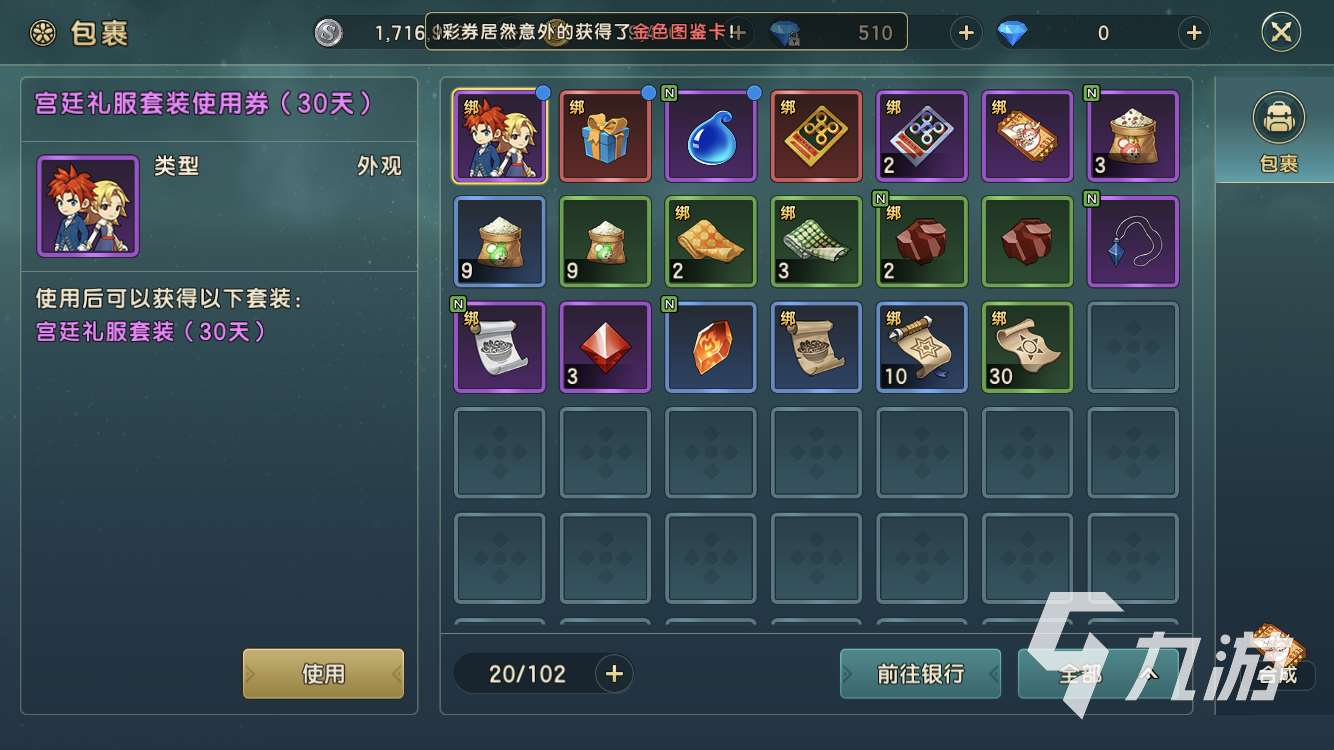Select the scroll stacked to 30
The width and height of the screenshot is (1334, 750).
1027,347
